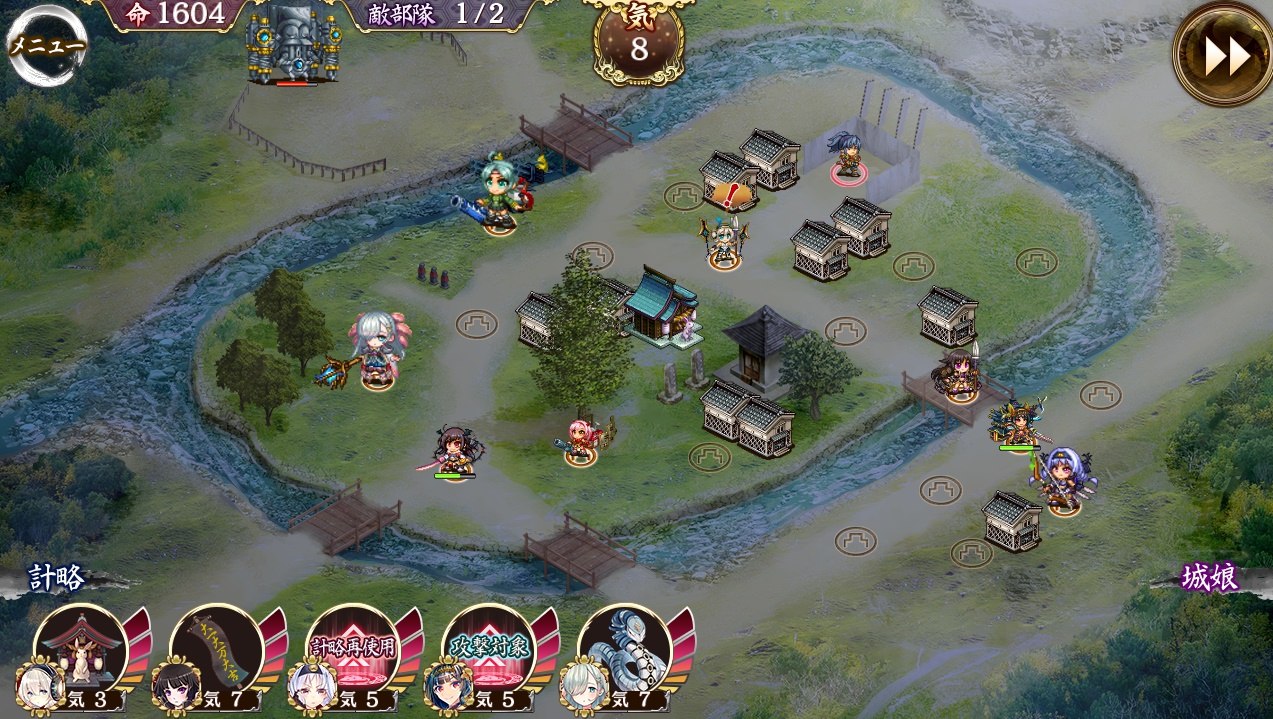
Task: Open the メニュー menu button
Action: click(46, 45)
